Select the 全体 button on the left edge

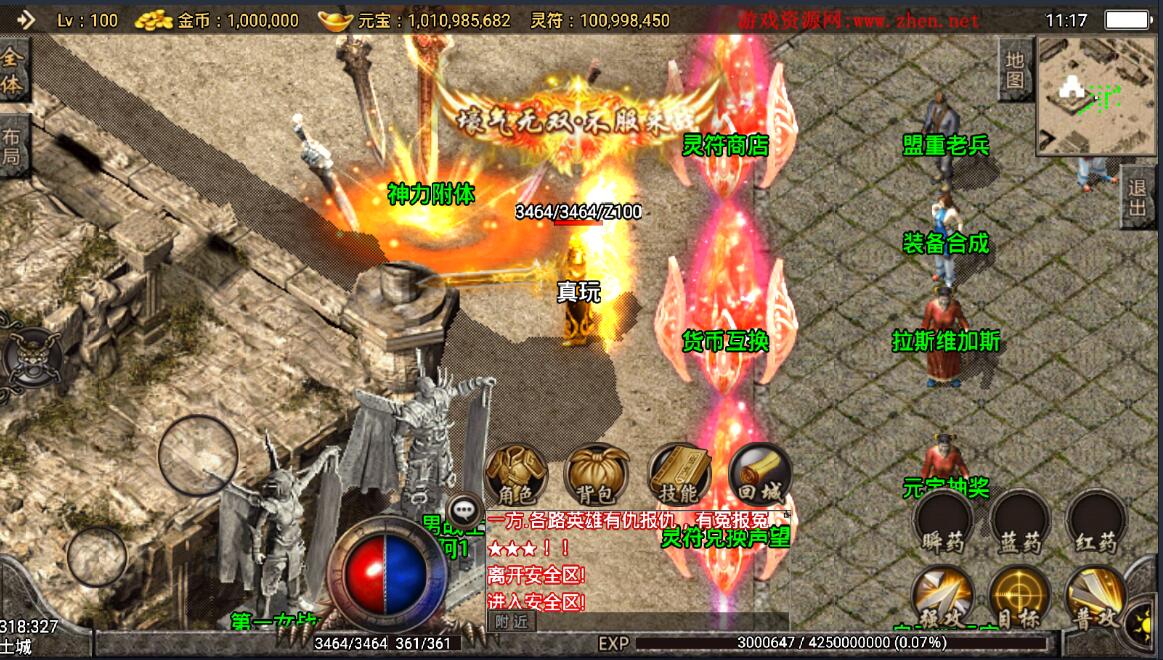click(x=13, y=70)
